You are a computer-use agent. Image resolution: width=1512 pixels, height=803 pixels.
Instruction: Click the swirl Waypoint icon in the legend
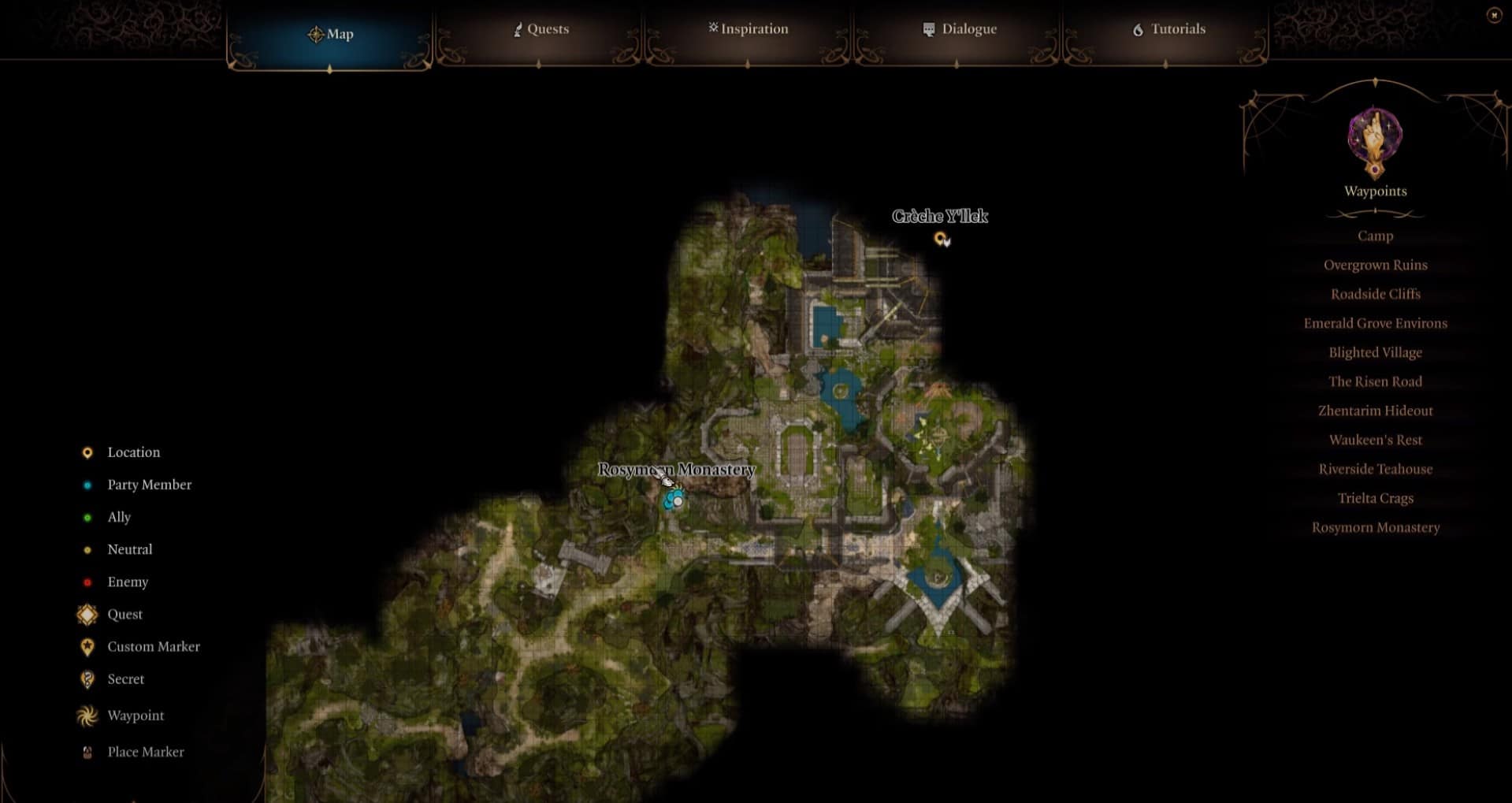point(87,716)
